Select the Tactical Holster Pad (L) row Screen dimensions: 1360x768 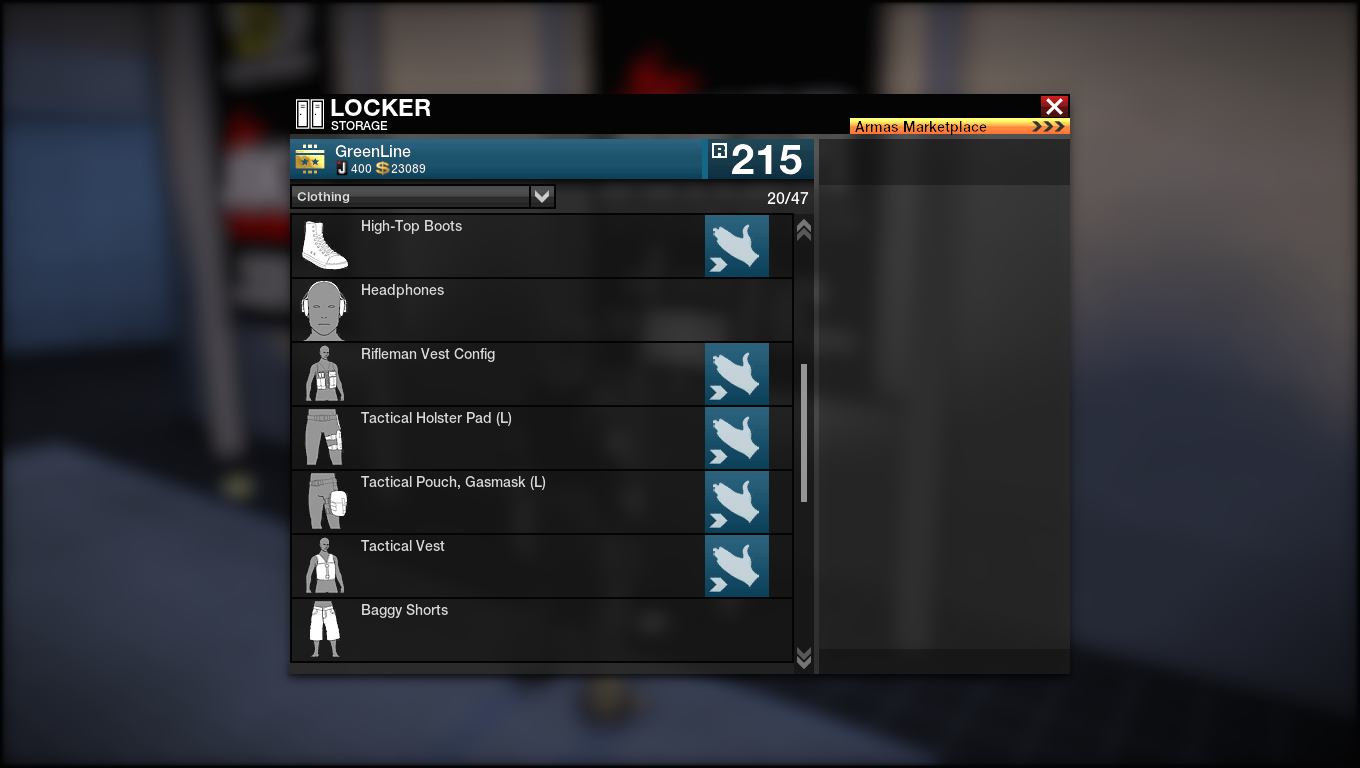click(x=500, y=438)
